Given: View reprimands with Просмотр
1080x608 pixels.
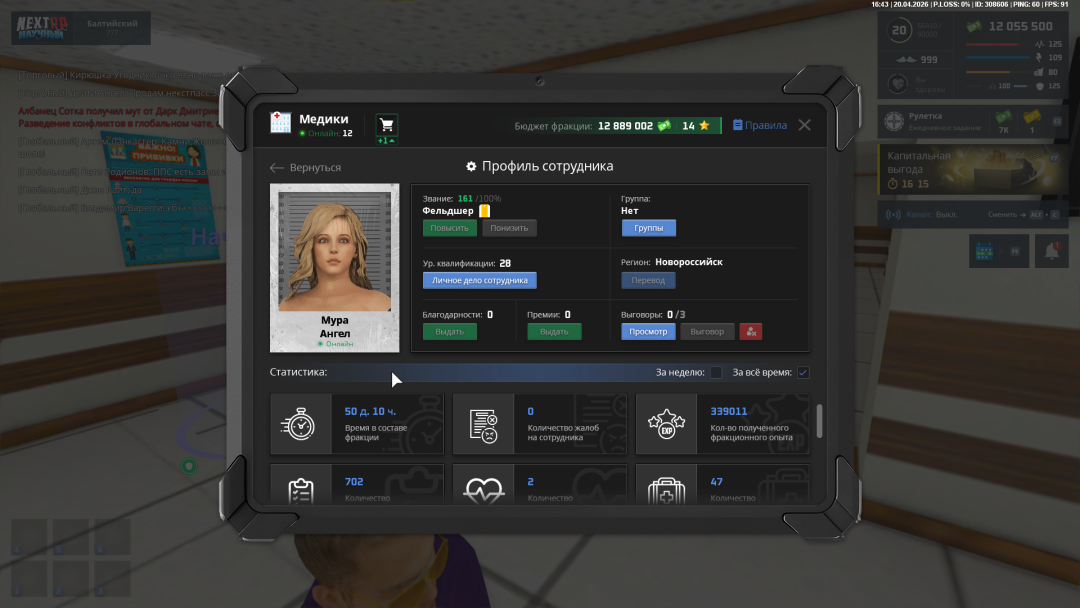Looking at the screenshot, I should click(x=648, y=332).
